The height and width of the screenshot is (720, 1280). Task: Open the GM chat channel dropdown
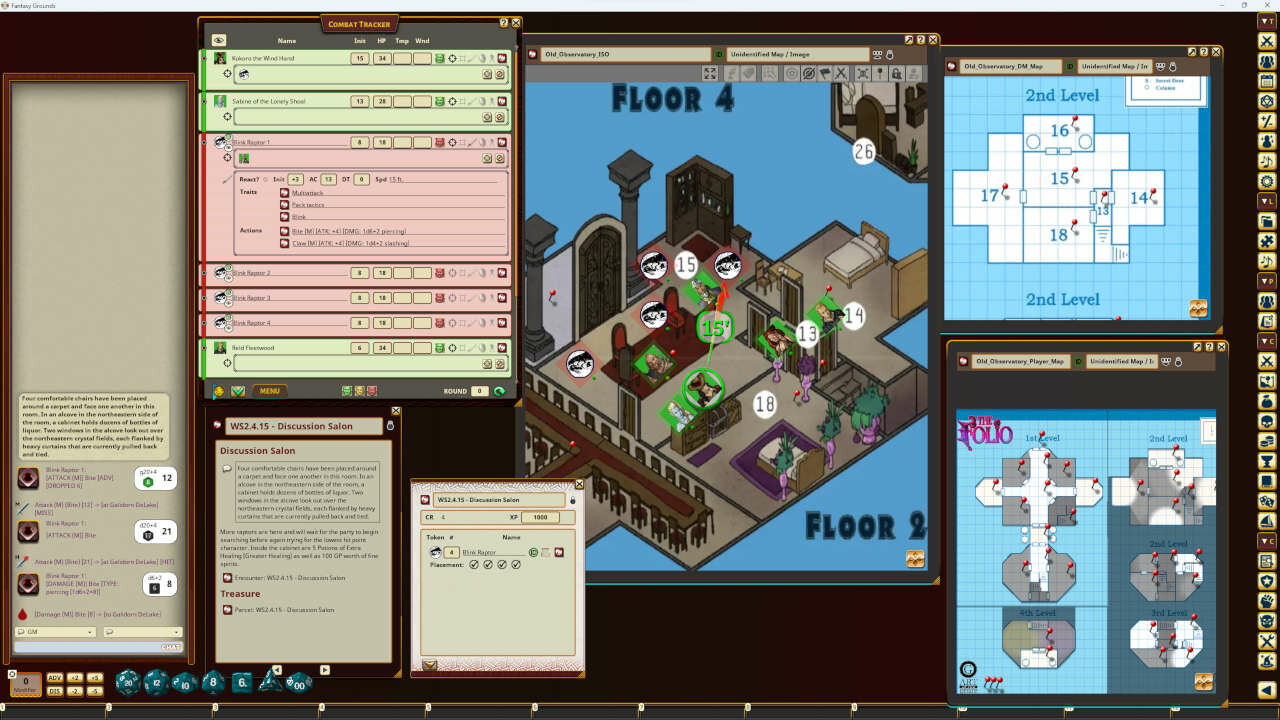(56, 632)
